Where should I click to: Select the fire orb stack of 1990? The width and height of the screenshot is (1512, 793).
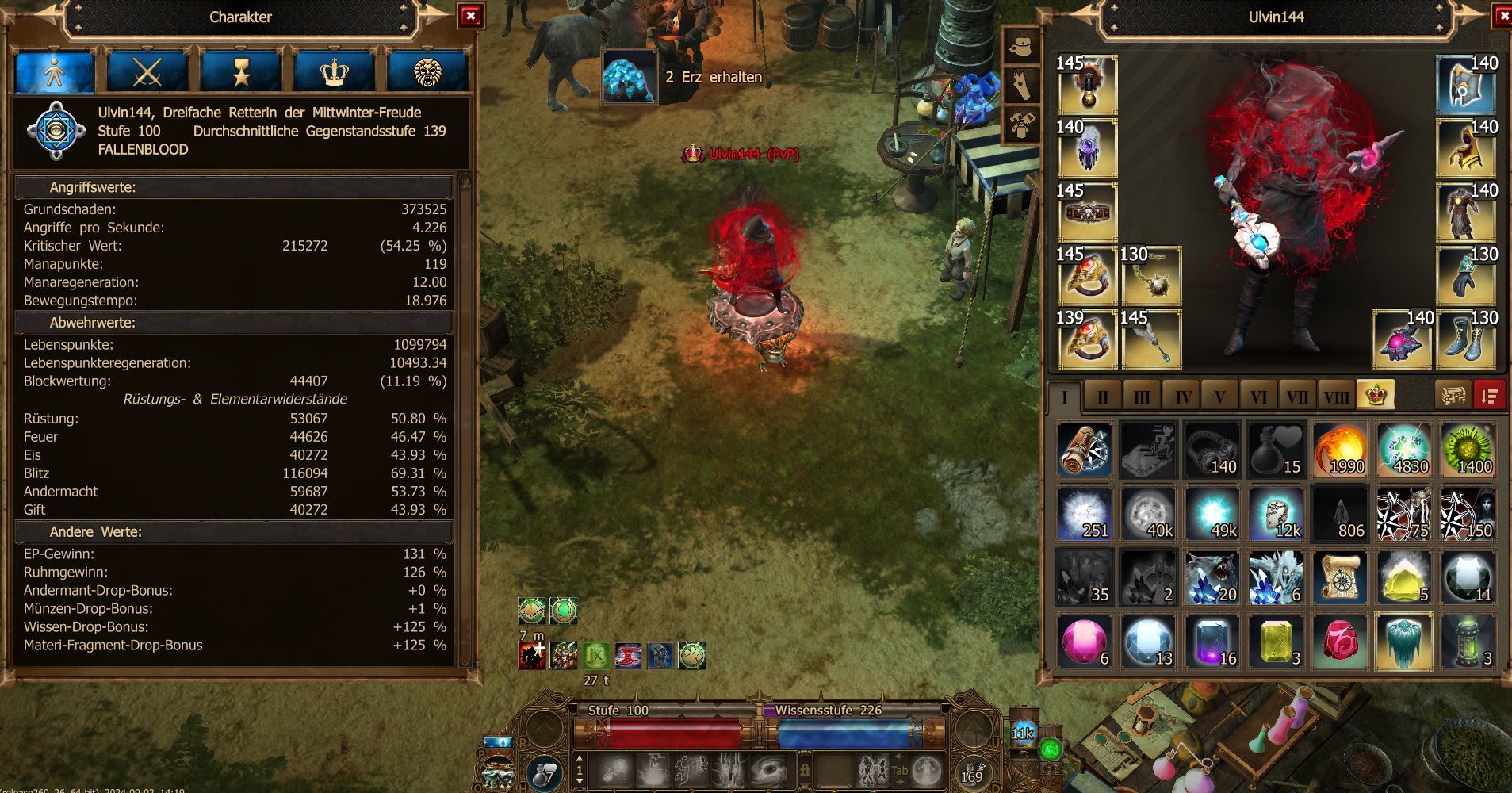pos(1341,450)
